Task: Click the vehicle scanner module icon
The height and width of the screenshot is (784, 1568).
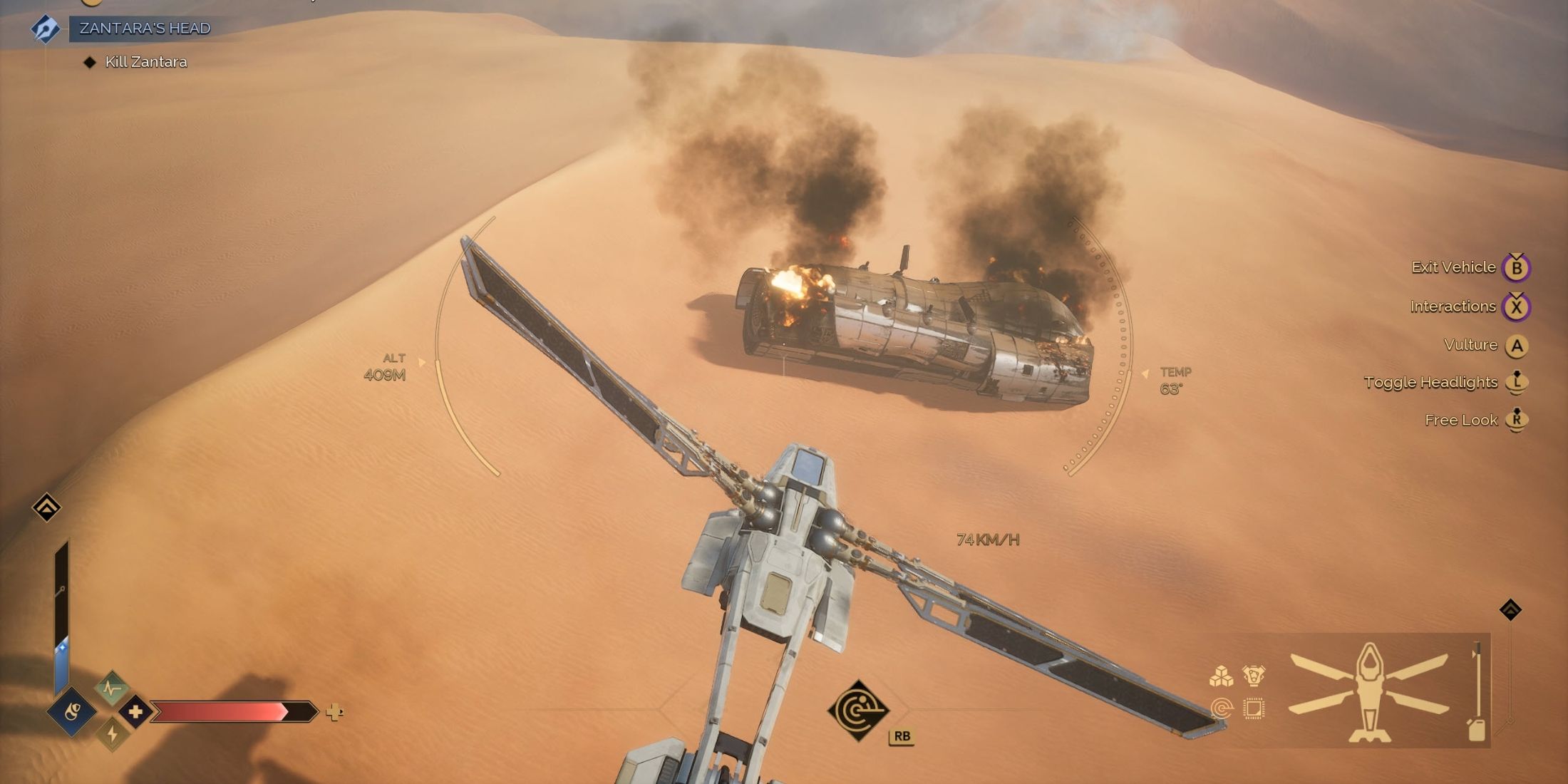Action: tap(1222, 708)
